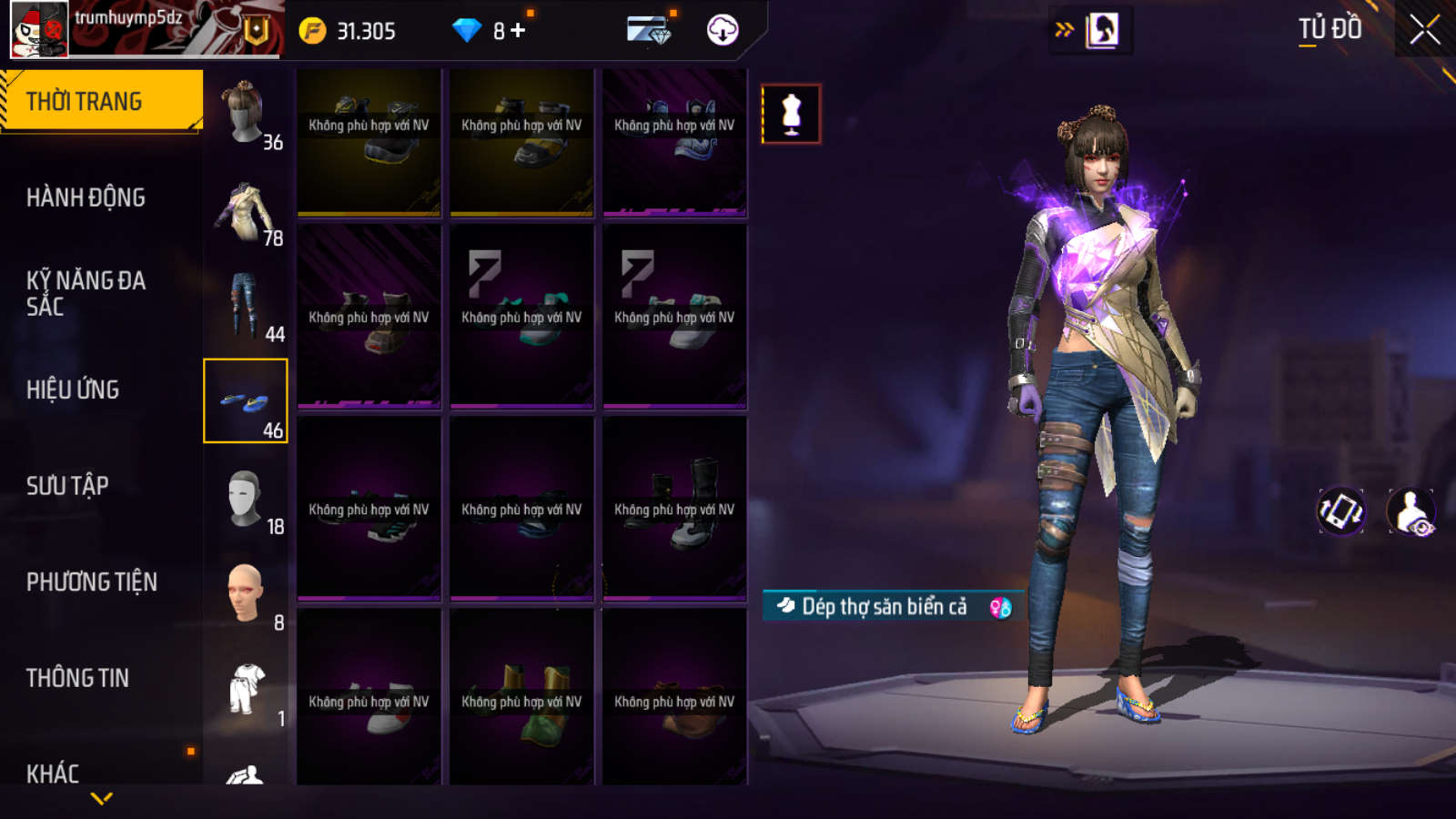Select the blue sandals shoes category

tap(246, 401)
